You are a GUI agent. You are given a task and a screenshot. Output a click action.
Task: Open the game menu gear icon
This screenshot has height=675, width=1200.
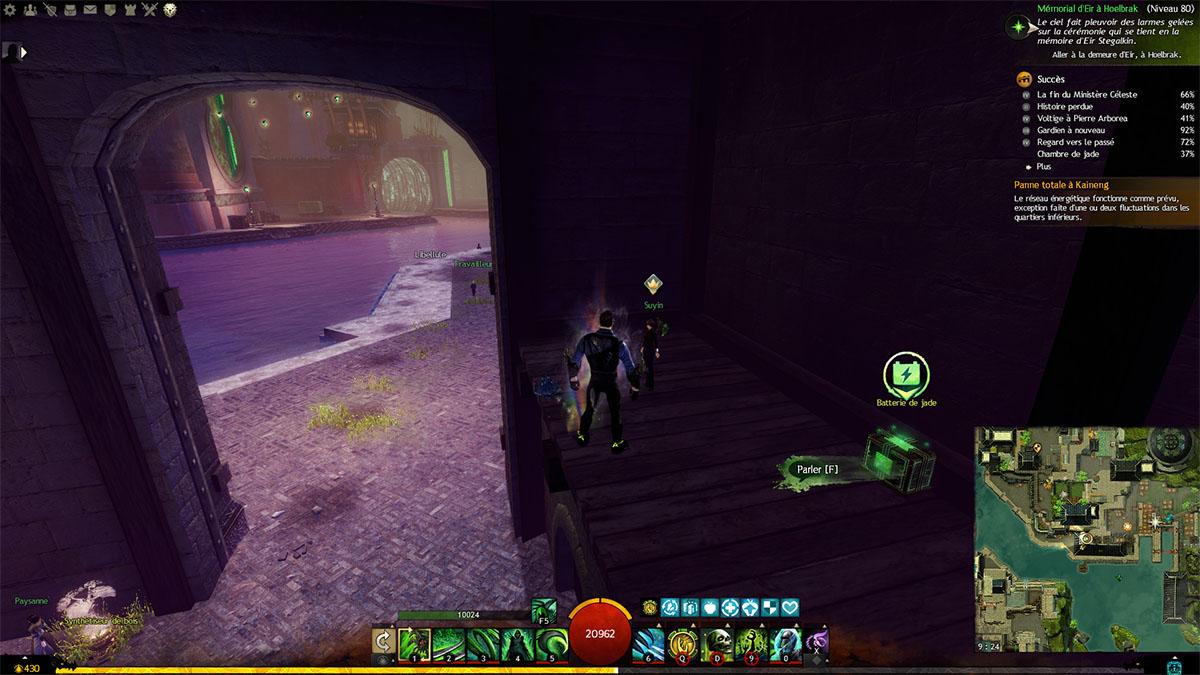pos(9,10)
